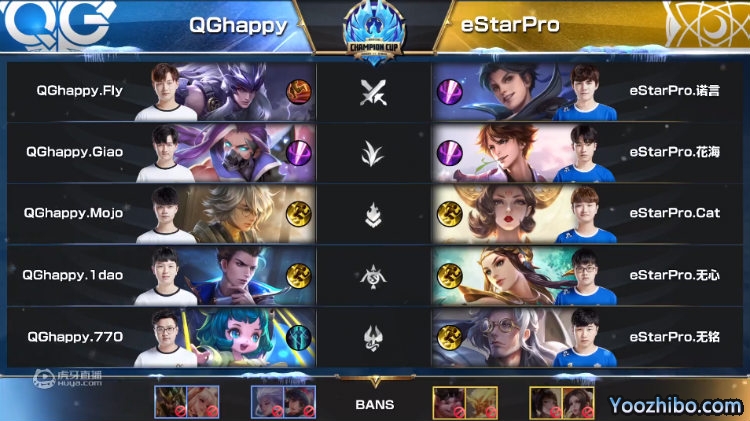This screenshot has width=750, height=421.
Task: Click the eStarPro.Cat player entry
Action: (x=590, y=213)
